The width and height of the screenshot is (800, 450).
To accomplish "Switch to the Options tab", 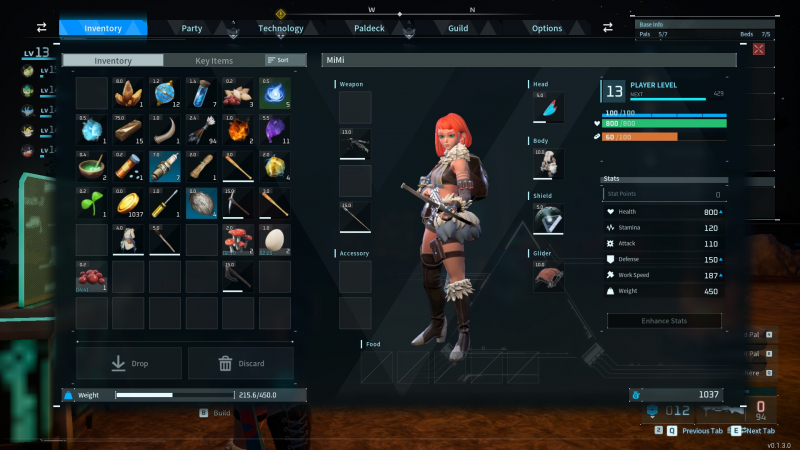I will (x=547, y=28).
